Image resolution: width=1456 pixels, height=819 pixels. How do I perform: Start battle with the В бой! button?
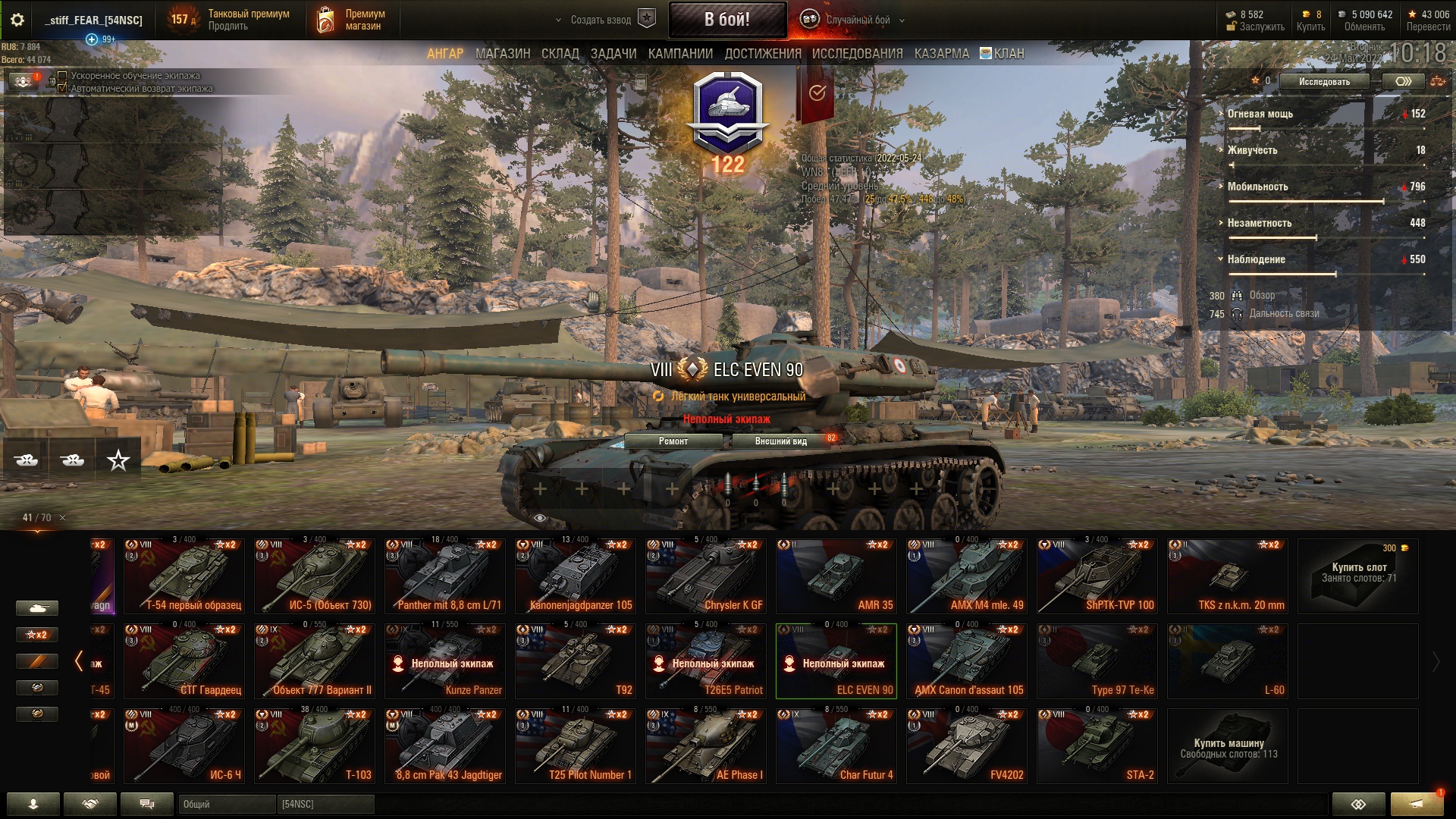pos(726,20)
